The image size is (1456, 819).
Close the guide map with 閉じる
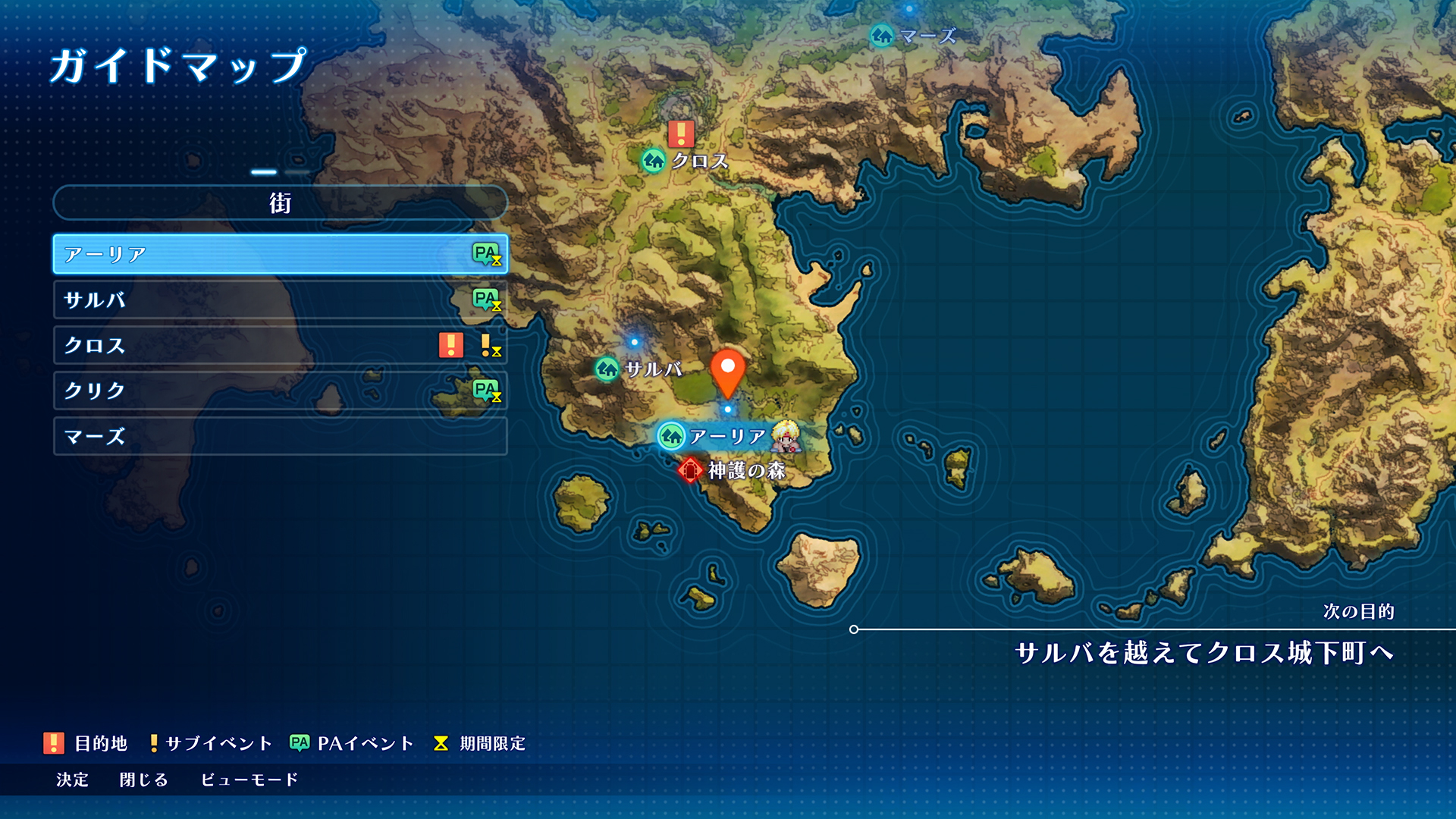pos(143,780)
